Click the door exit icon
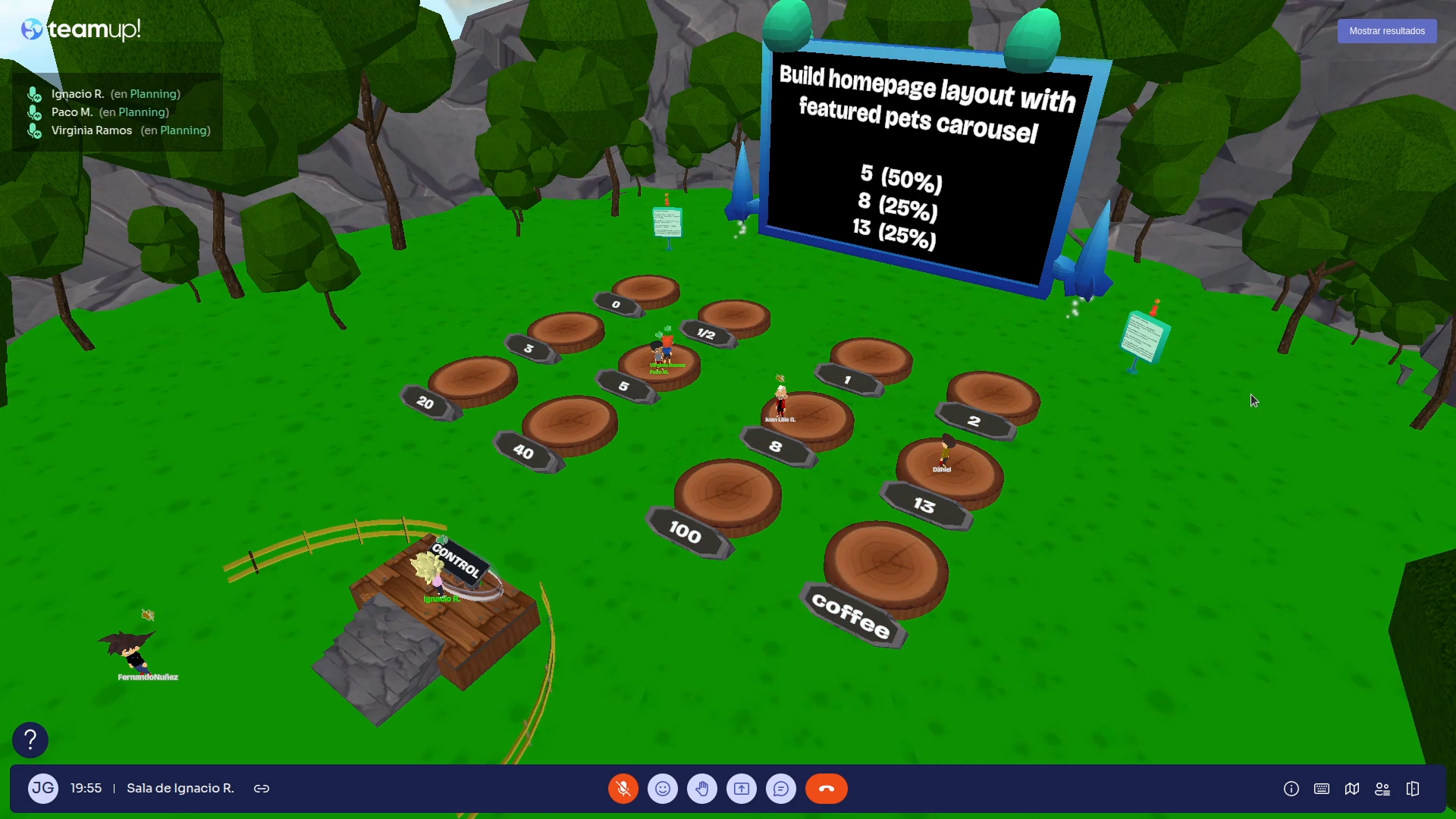Image resolution: width=1456 pixels, height=819 pixels. 1413,789
